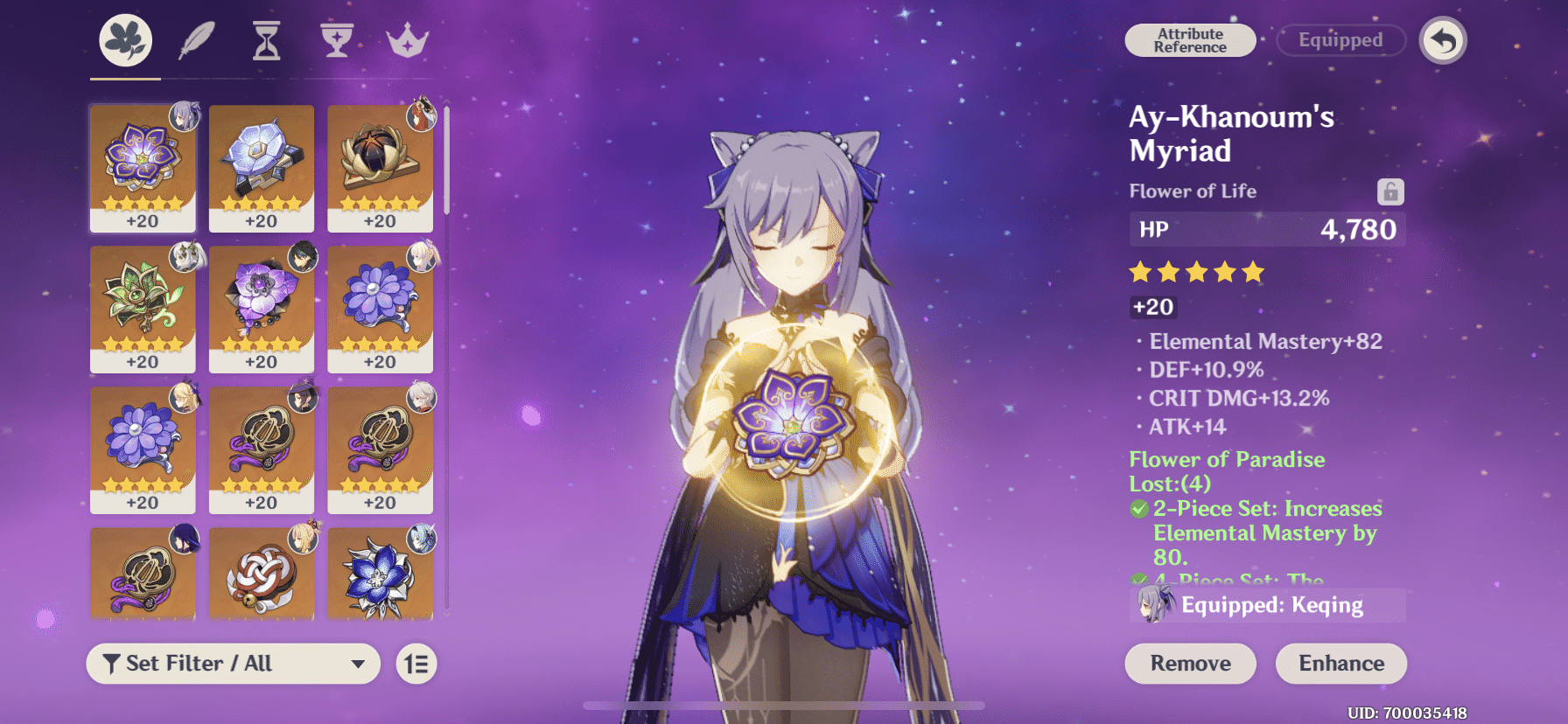The height and width of the screenshot is (724, 1568).
Task: Open the Attribute Reference panel
Action: (1190, 40)
